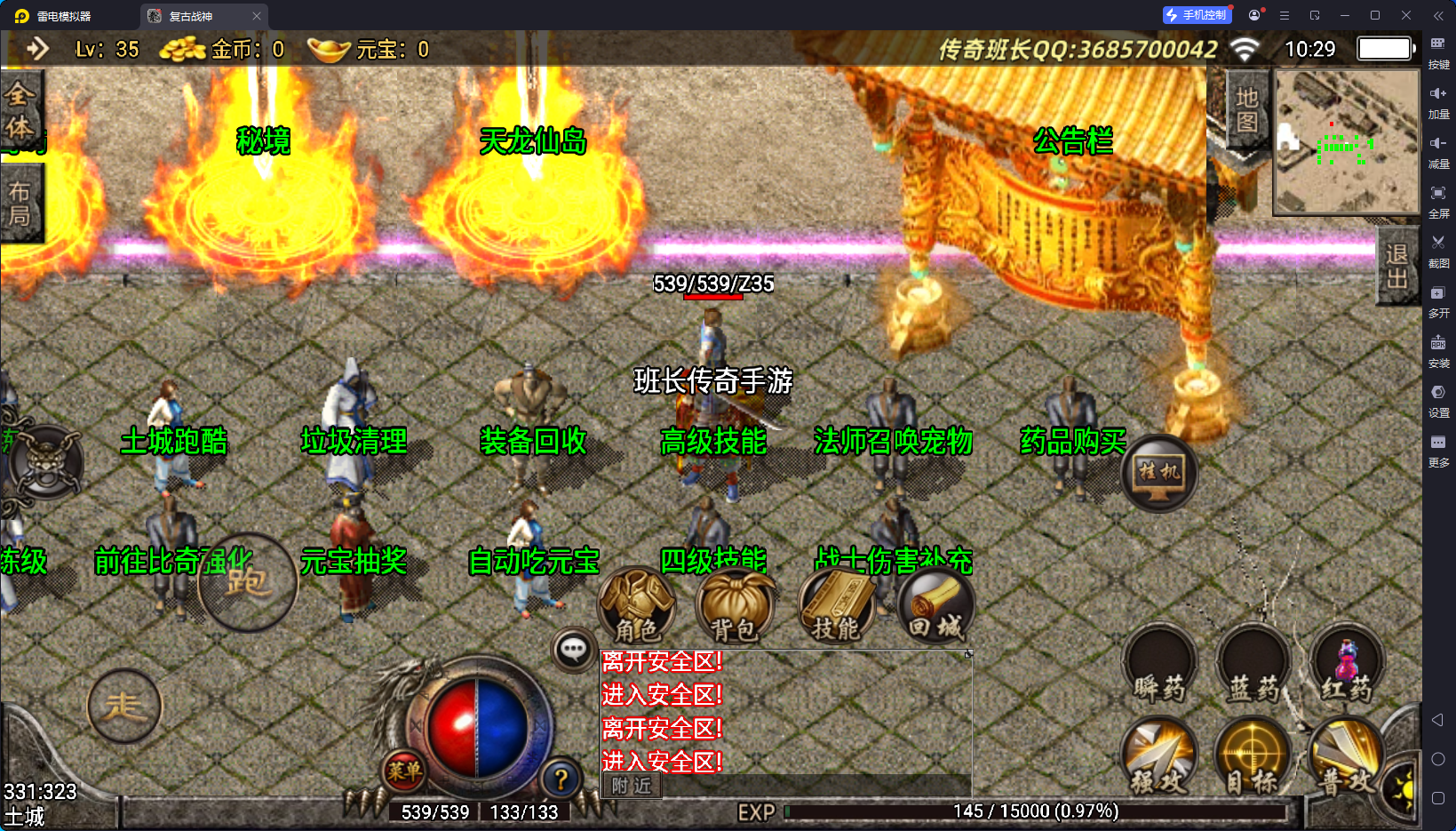Open the chat speech bubble
This screenshot has width=1456, height=831.
pyautogui.click(x=573, y=650)
